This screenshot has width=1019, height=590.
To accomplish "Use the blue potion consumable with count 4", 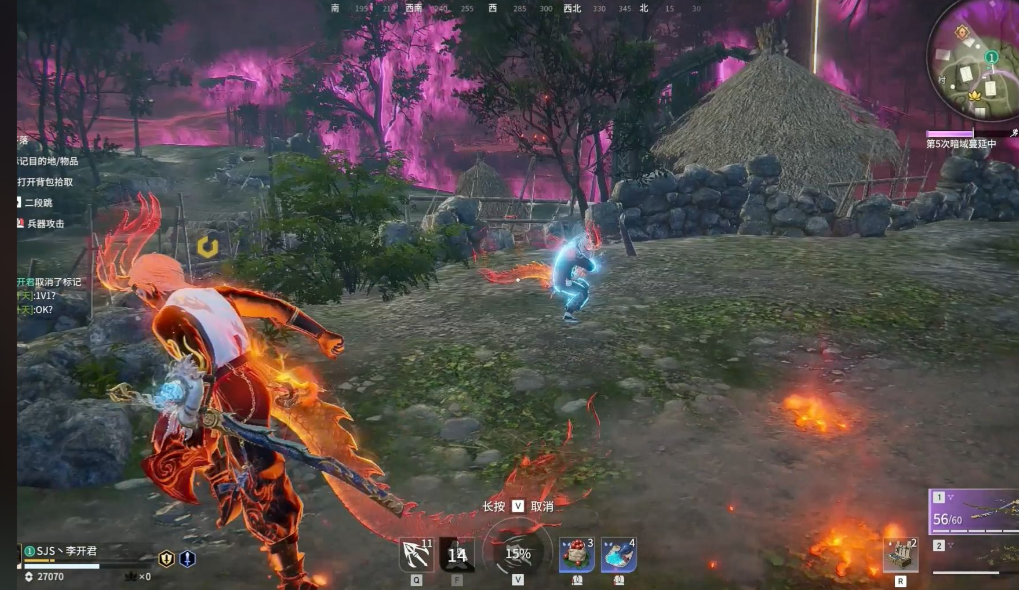I will point(618,554).
